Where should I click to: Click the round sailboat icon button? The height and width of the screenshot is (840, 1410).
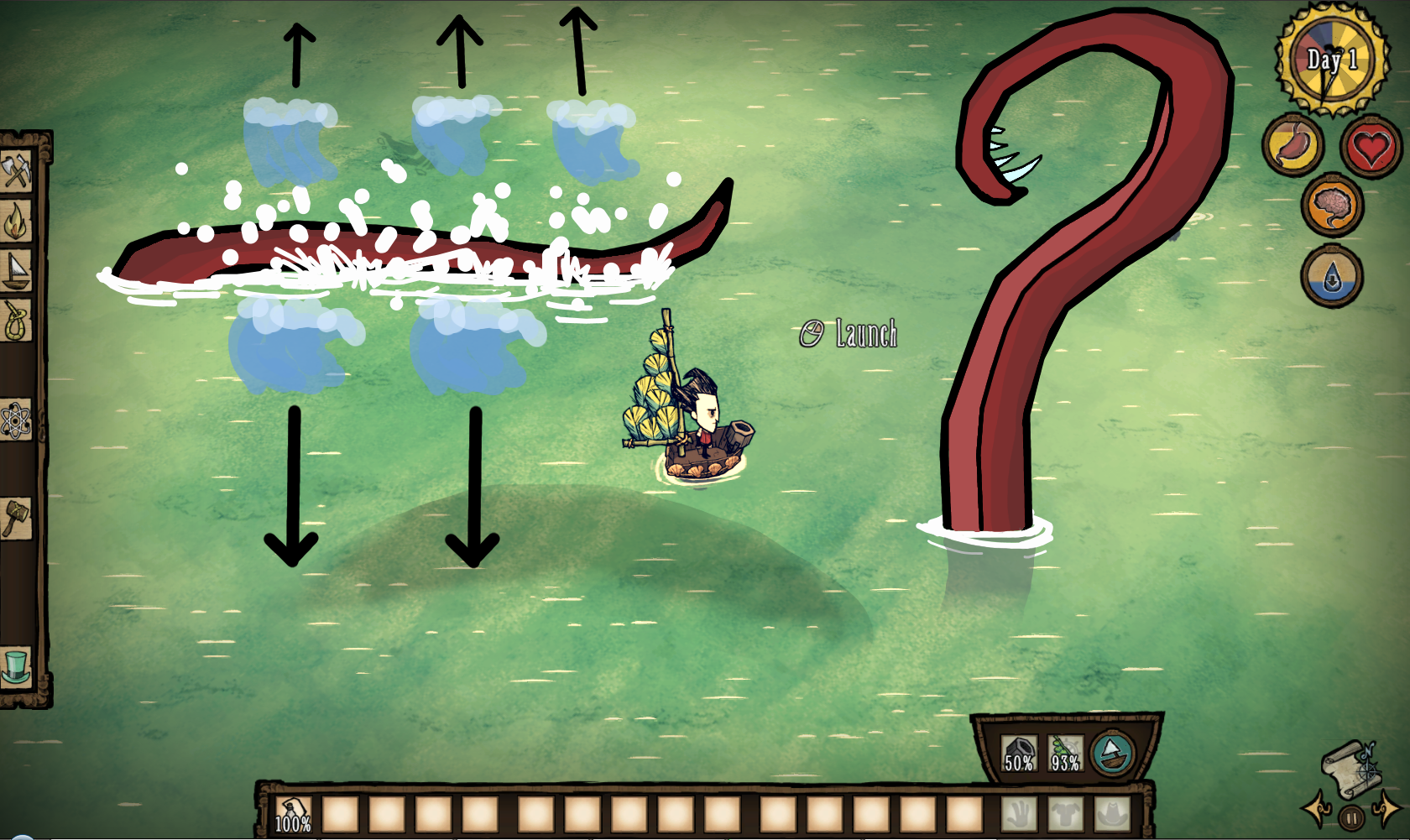[x=1113, y=753]
